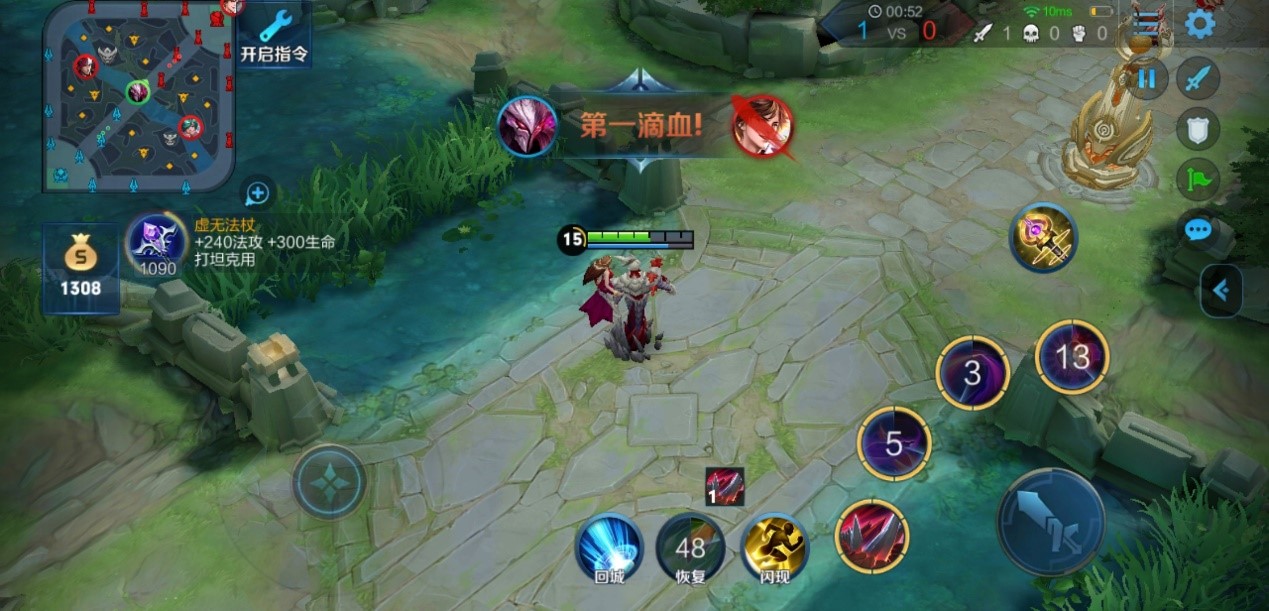Cast the red blade skill
1269x611 pixels.
[872, 536]
